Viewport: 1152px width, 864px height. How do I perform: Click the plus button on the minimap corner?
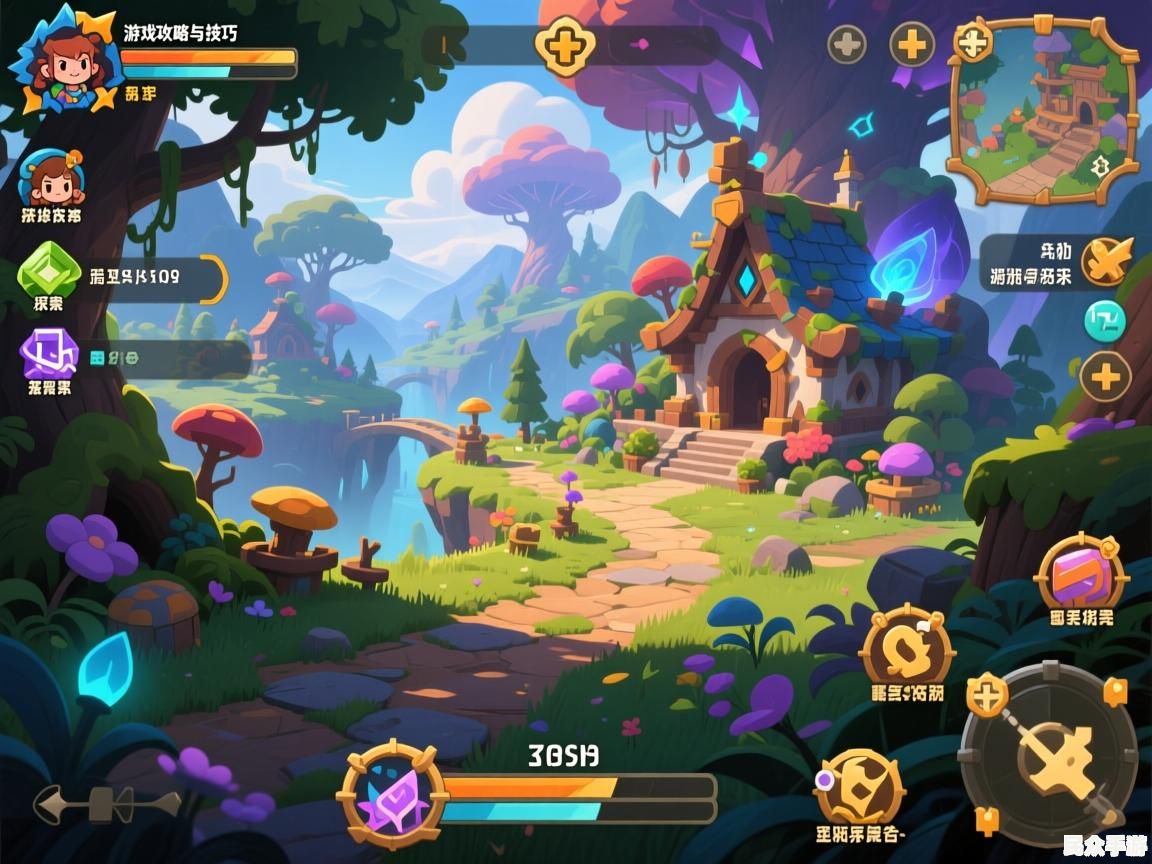click(x=973, y=42)
